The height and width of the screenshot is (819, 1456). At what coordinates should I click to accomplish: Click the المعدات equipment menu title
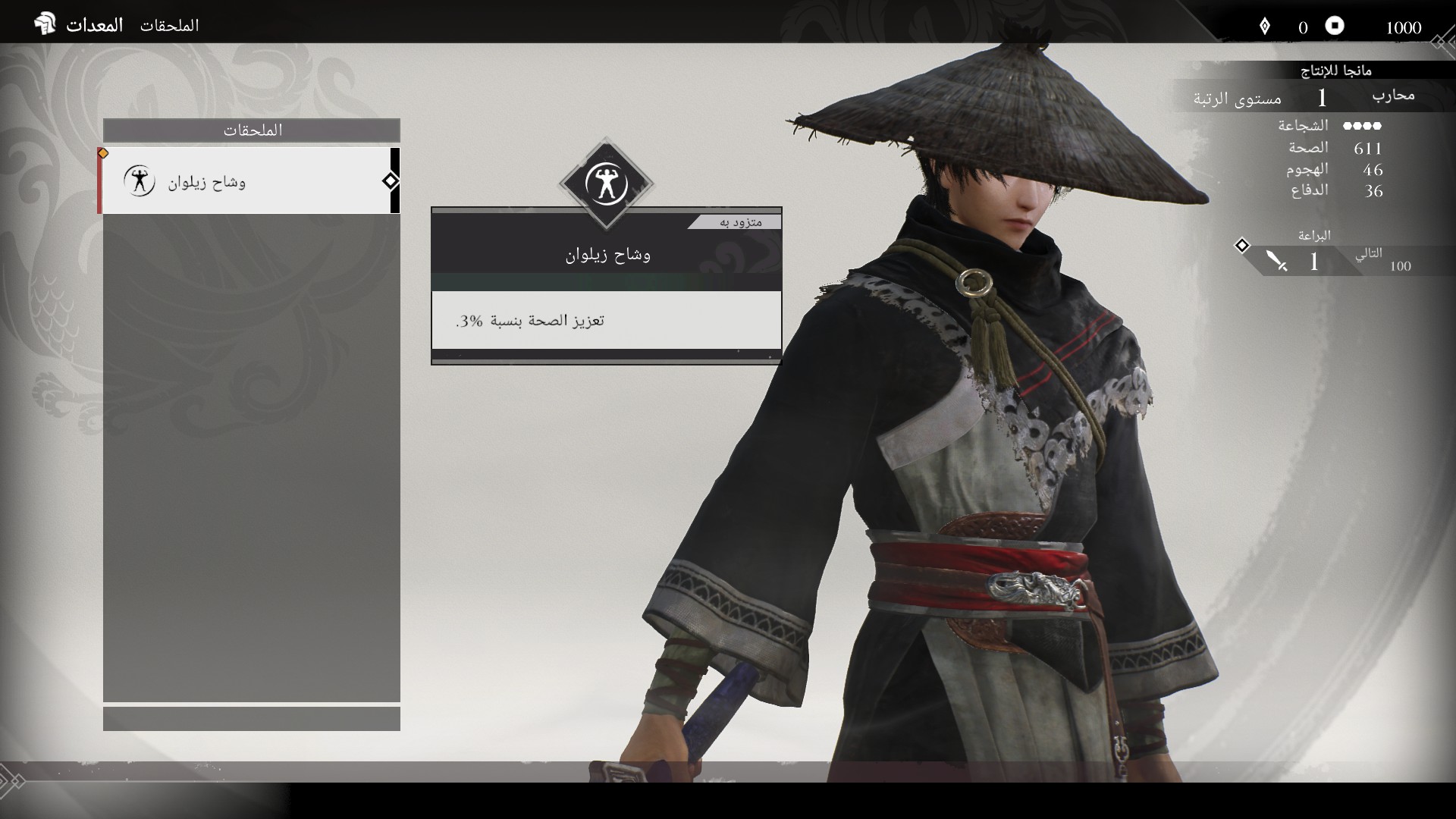pyautogui.click(x=94, y=25)
